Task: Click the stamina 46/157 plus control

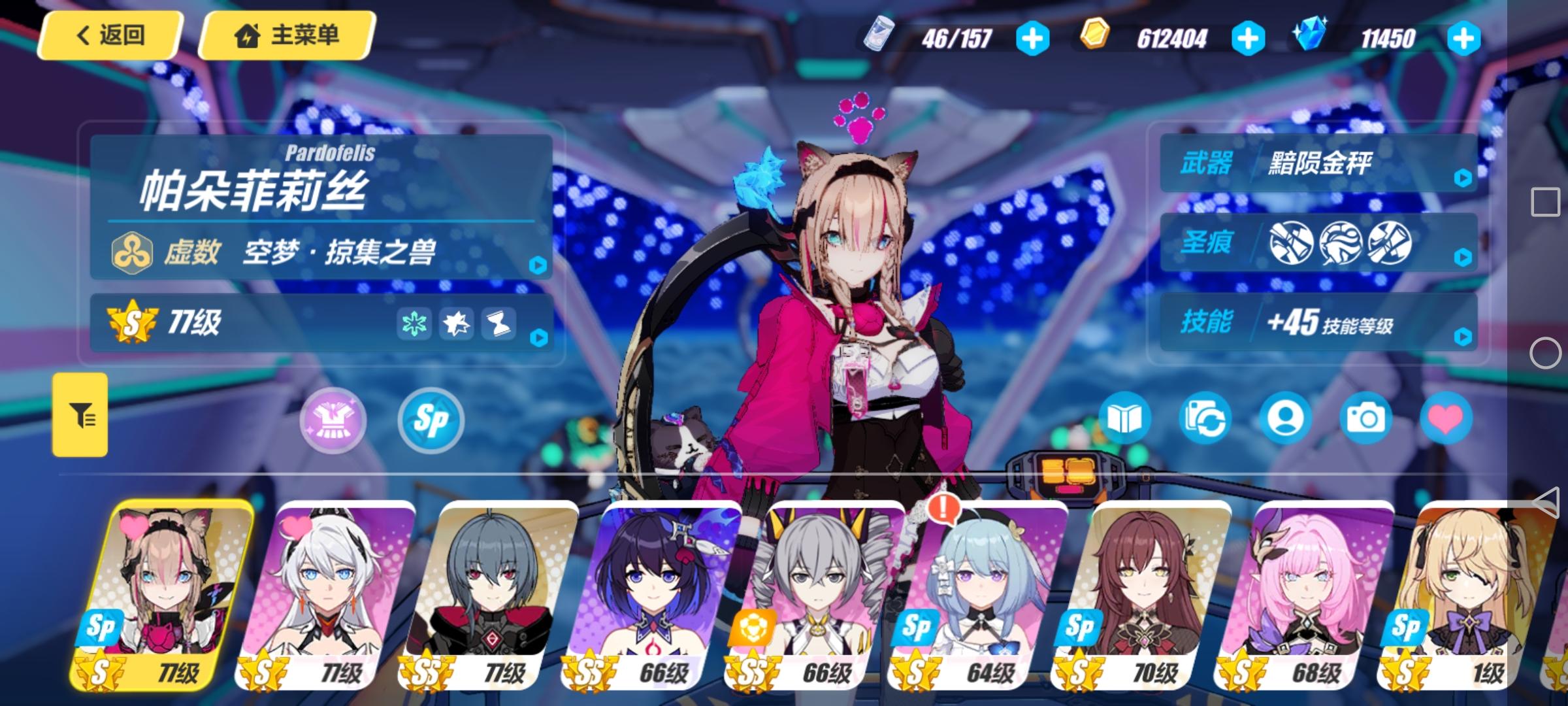Action: [x=1032, y=37]
